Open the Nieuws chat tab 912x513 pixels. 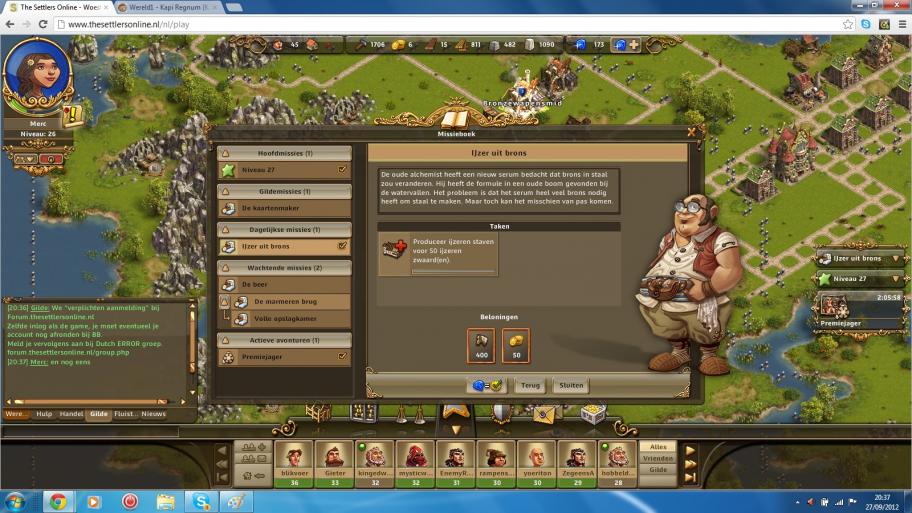pos(153,413)
